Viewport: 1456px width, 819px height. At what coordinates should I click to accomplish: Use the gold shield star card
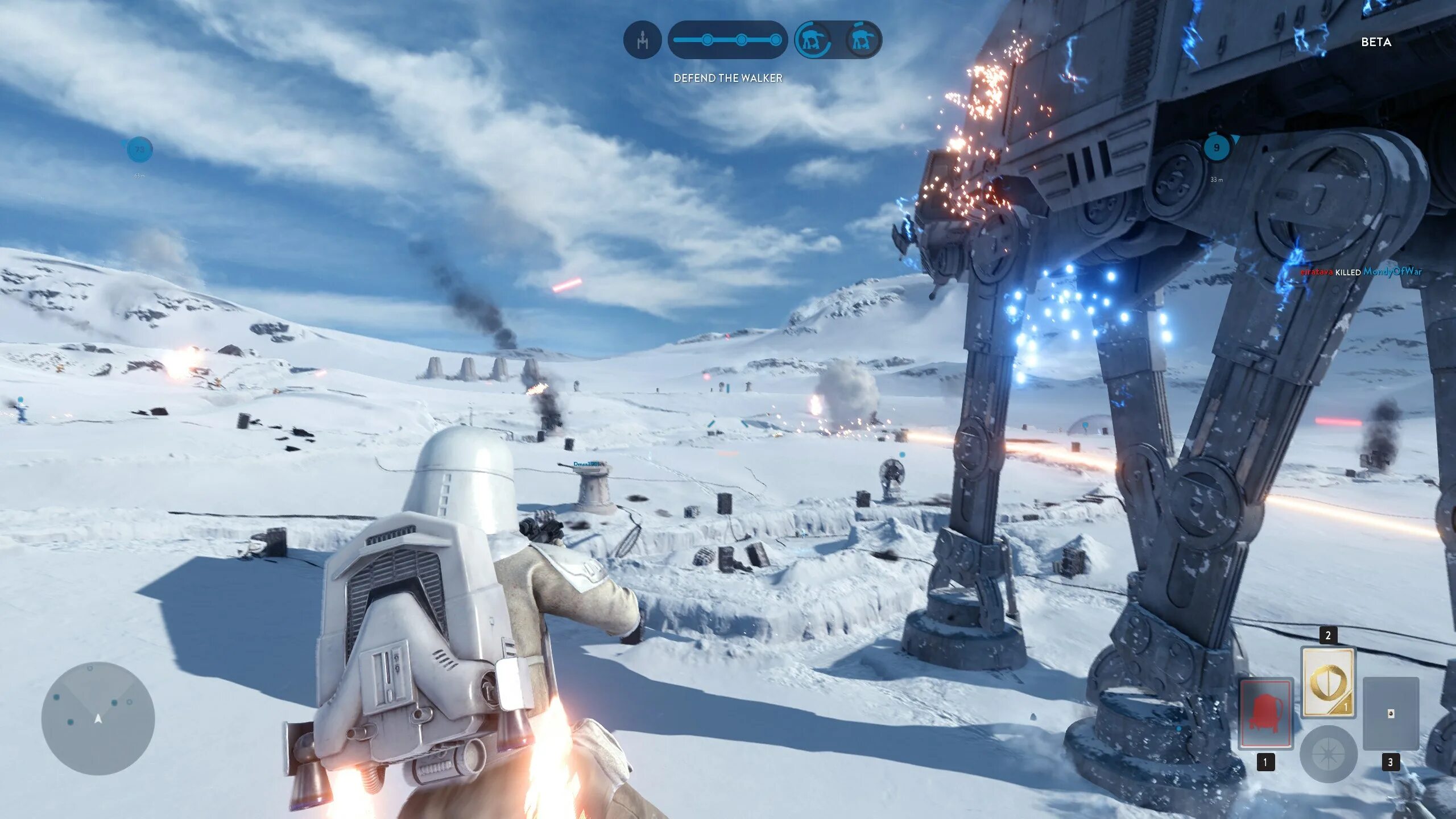point(1328,682)
